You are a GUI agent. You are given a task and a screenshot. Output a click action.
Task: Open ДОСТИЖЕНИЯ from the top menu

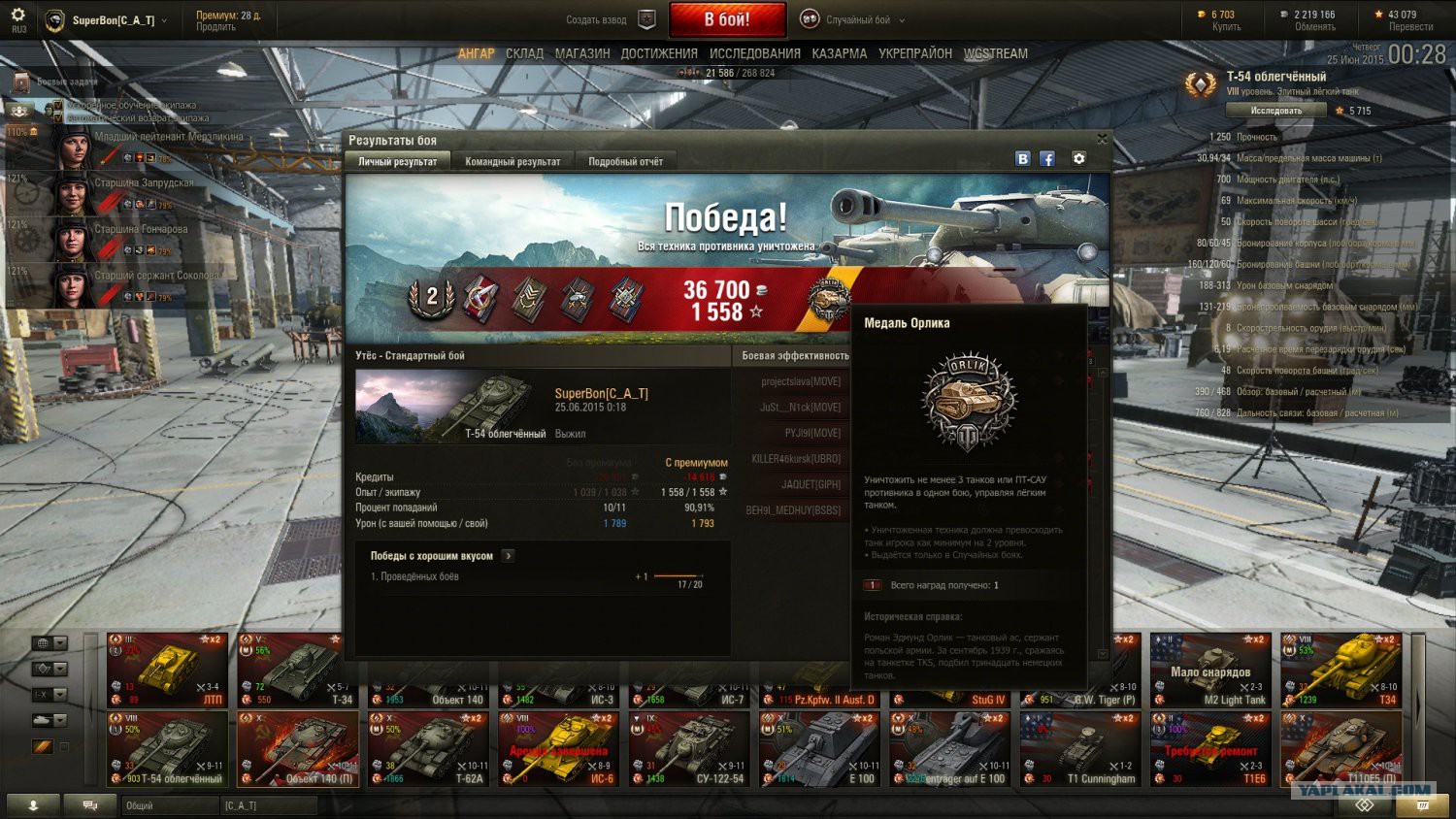(659, 54)
